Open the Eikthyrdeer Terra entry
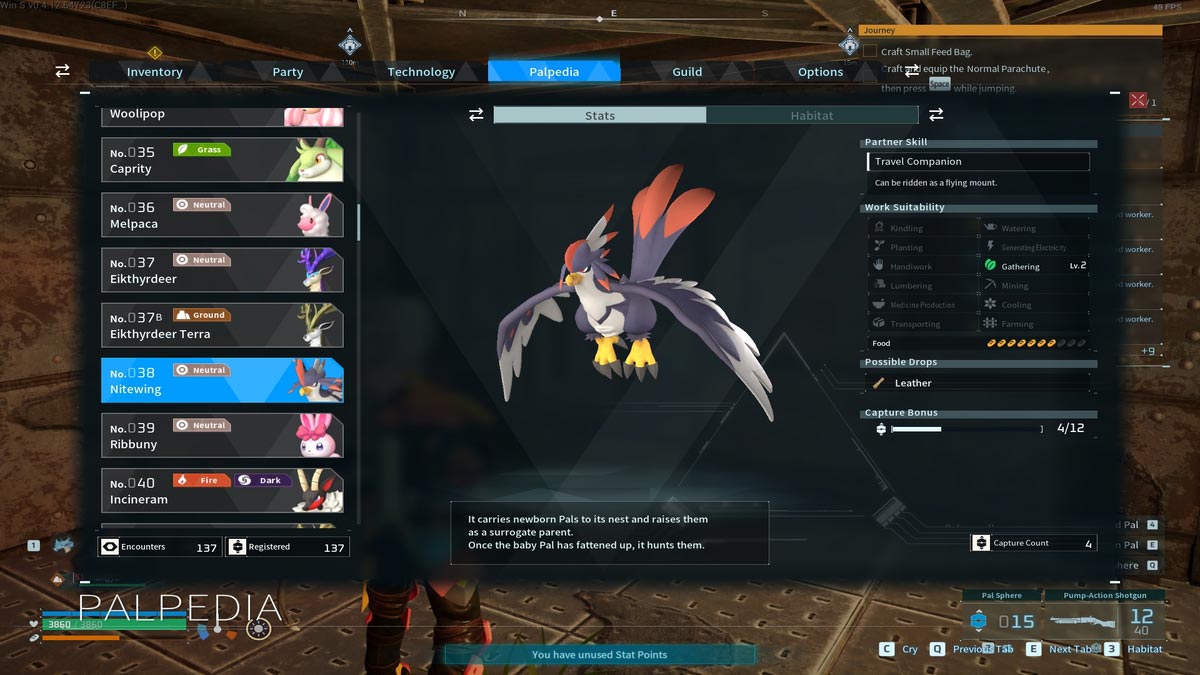Image resolution: width=1200 pixels, height=675 pixels. 222,325
